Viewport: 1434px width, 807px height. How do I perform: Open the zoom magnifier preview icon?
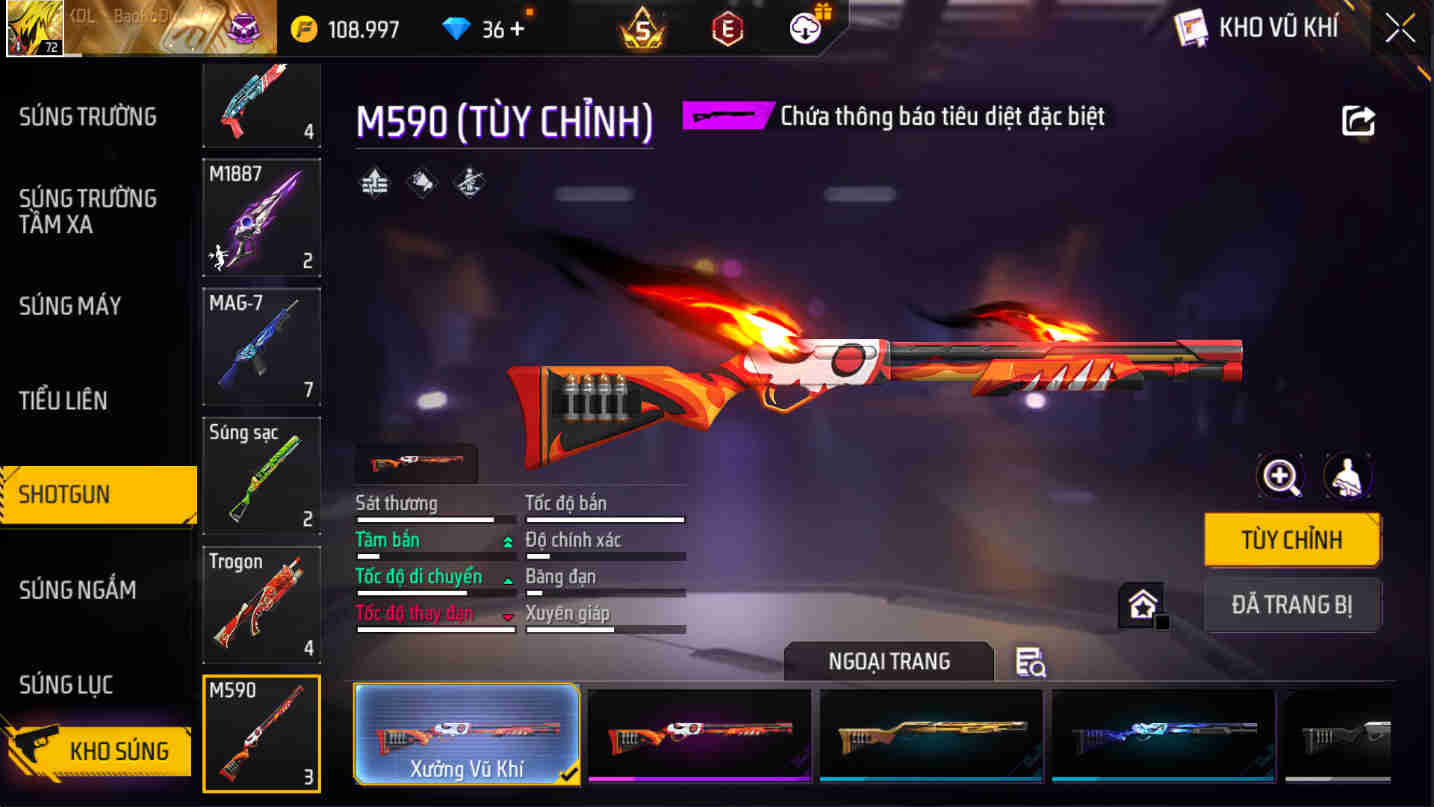tap(1280, 476)
